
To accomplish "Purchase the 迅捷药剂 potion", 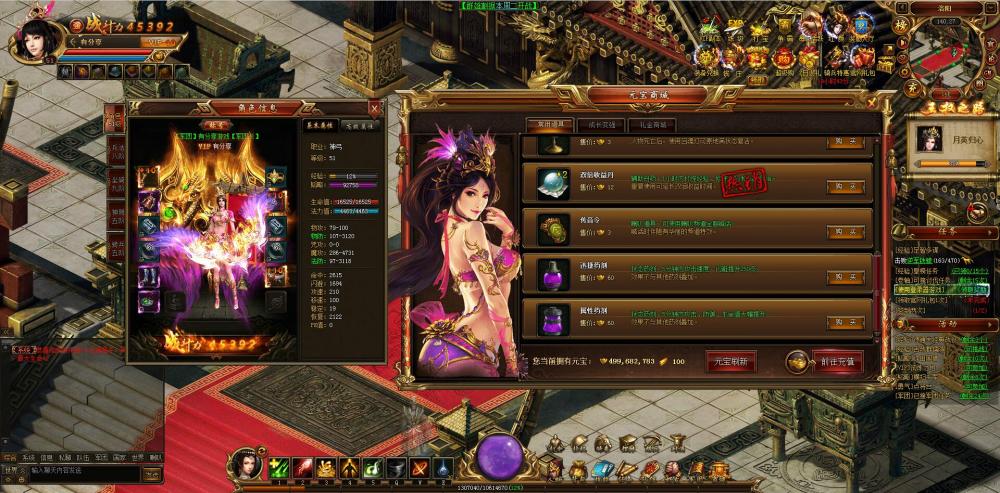I will click(845, 277).
